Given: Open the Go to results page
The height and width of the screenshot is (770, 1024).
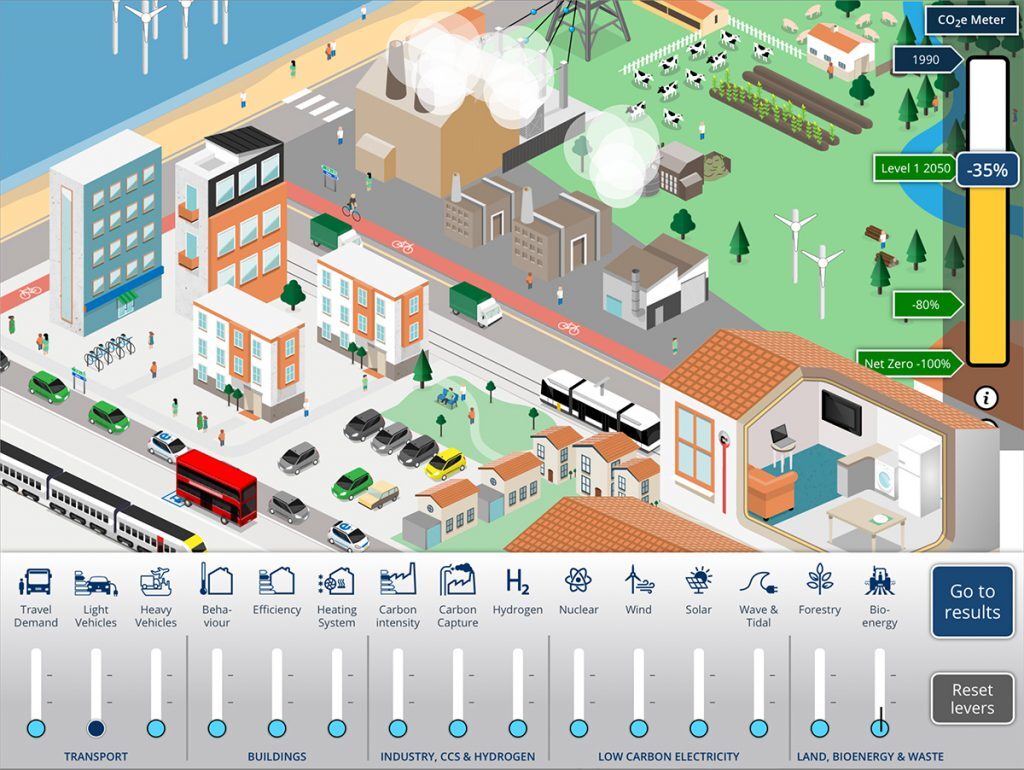Looking at the screenshot, I should click(x=972, y=602).
